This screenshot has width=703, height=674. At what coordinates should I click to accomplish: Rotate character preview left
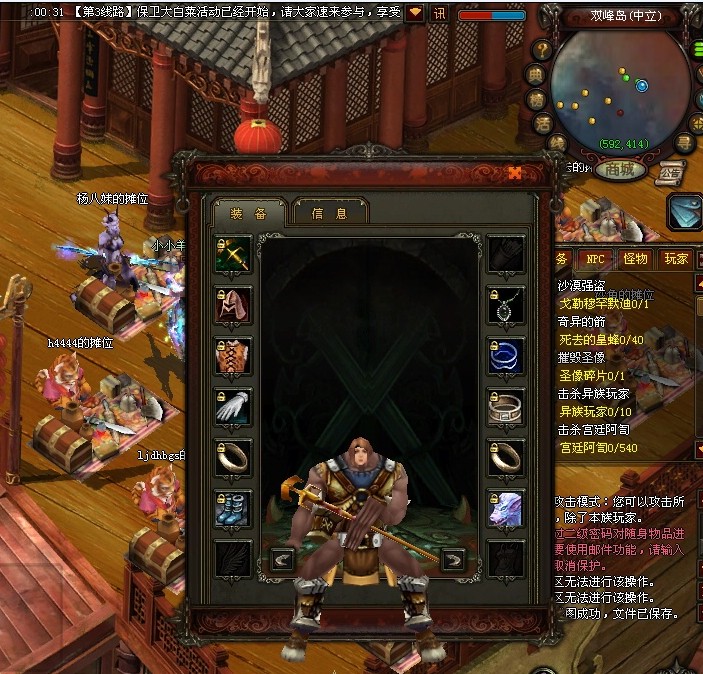pyautogui.click(x=283, y=560)
